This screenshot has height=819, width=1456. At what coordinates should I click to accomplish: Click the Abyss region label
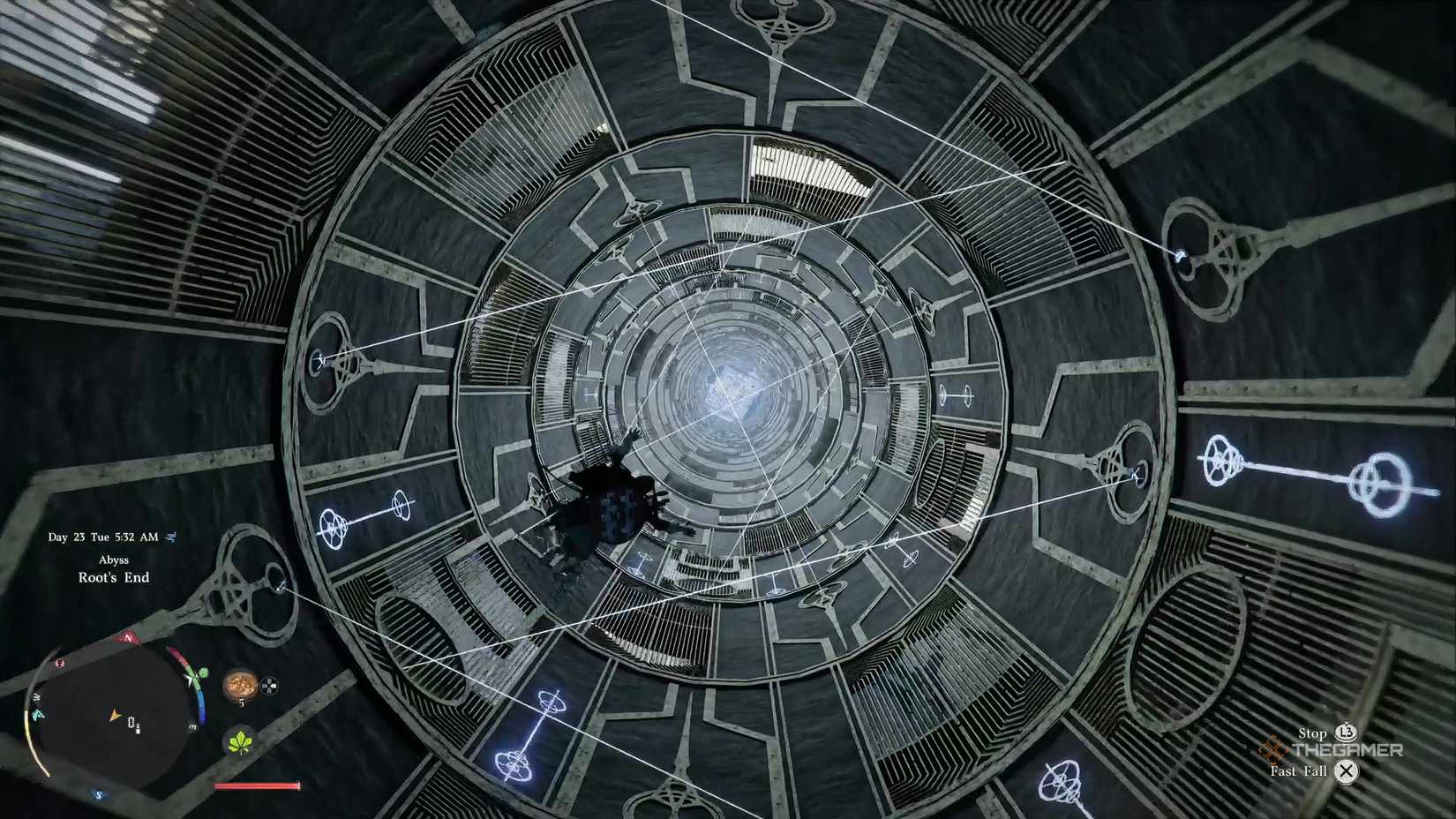click(x=115, y=560)
